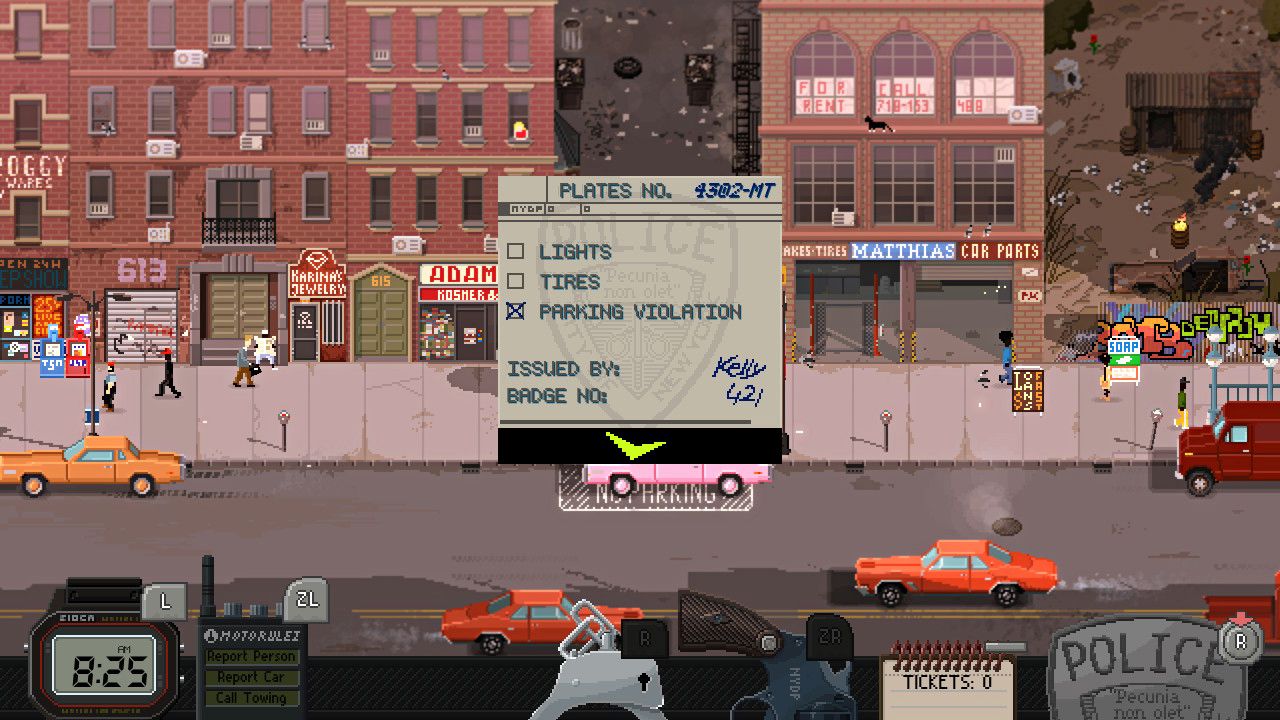Check the LIGHTS box on the ticket

pos(514,252)
